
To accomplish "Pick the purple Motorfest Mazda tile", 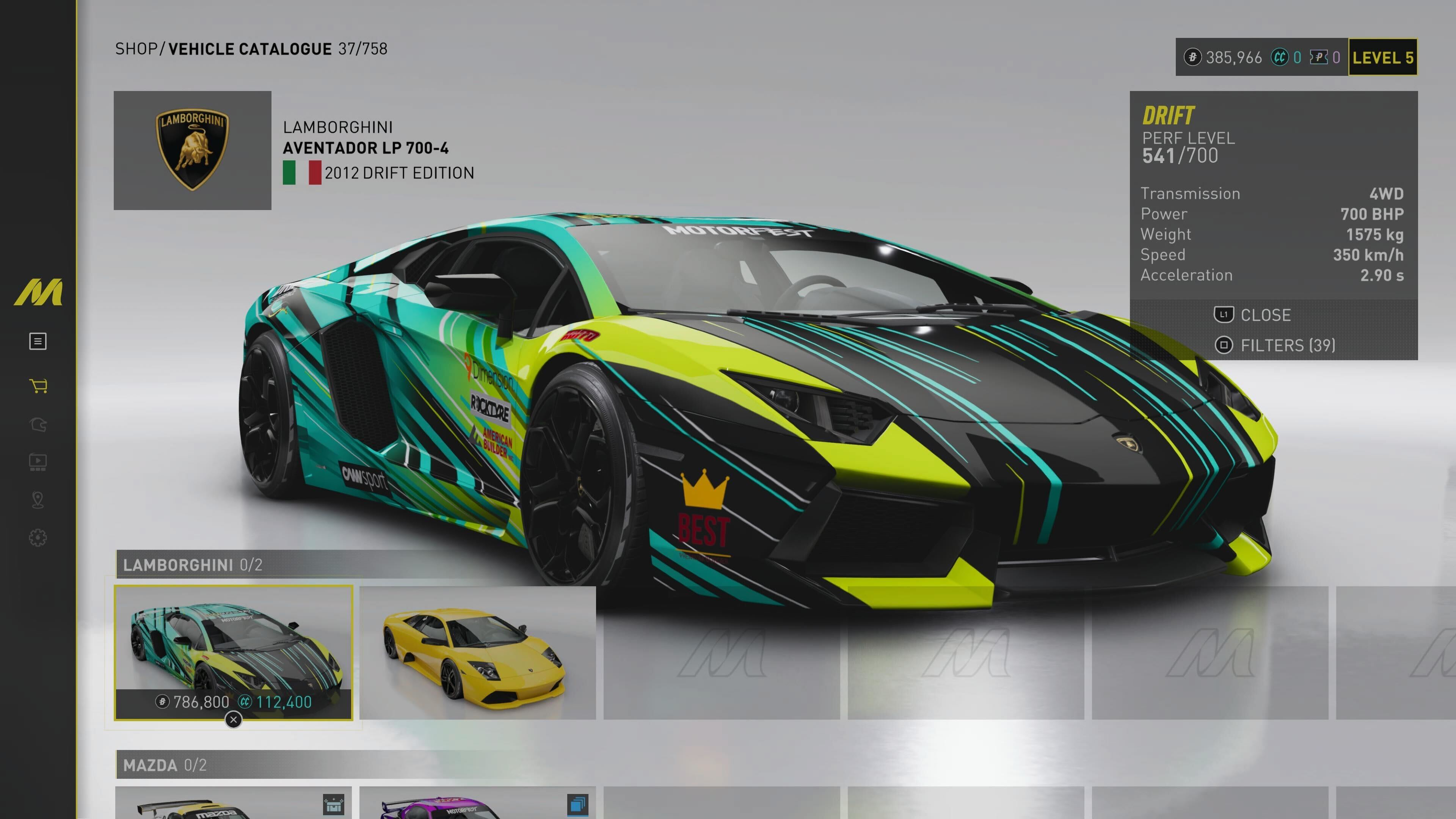I will [477, 803].
